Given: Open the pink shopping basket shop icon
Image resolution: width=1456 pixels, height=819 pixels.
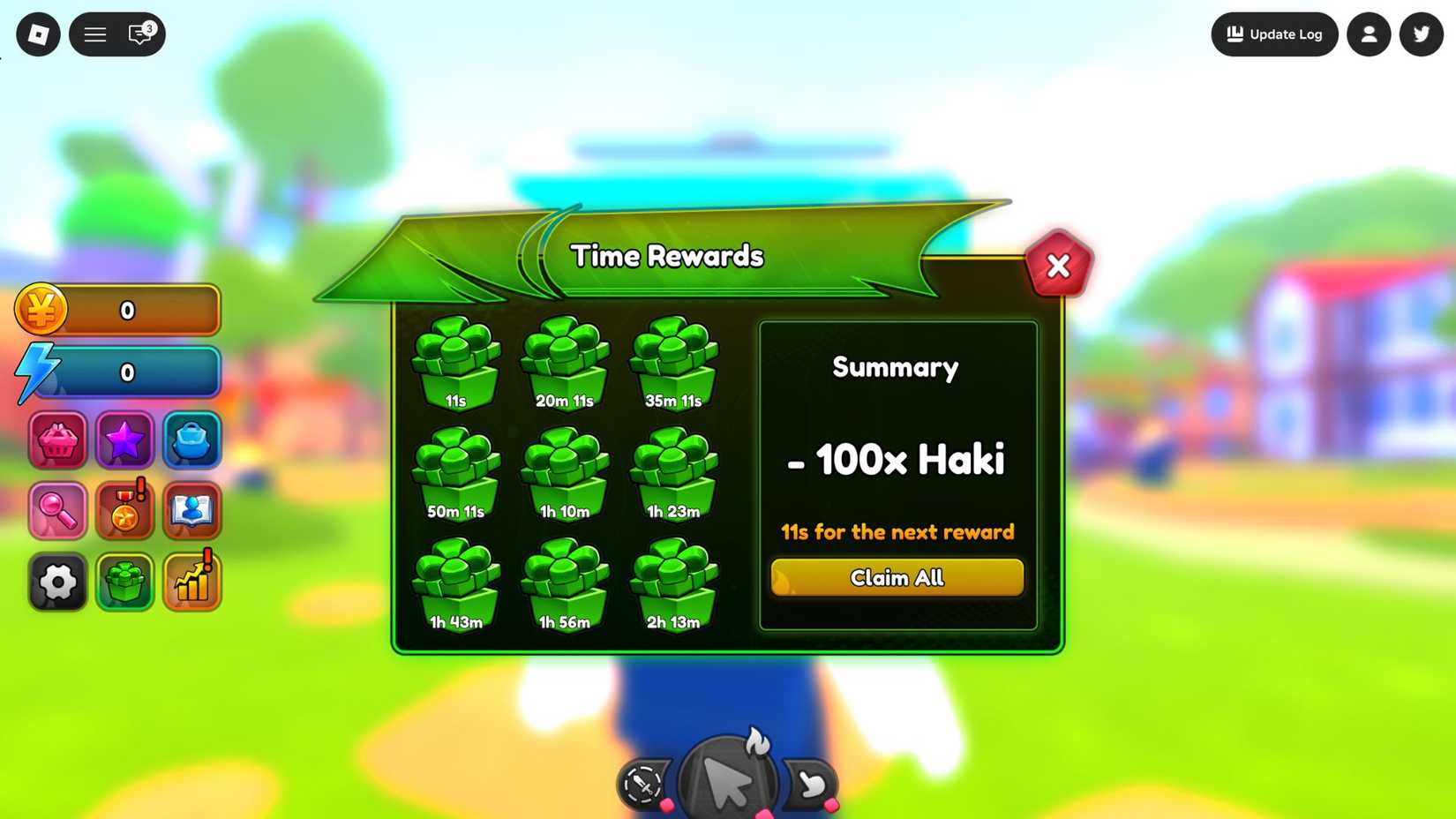Looking at the screenshot, I should [x=56, y=440].
